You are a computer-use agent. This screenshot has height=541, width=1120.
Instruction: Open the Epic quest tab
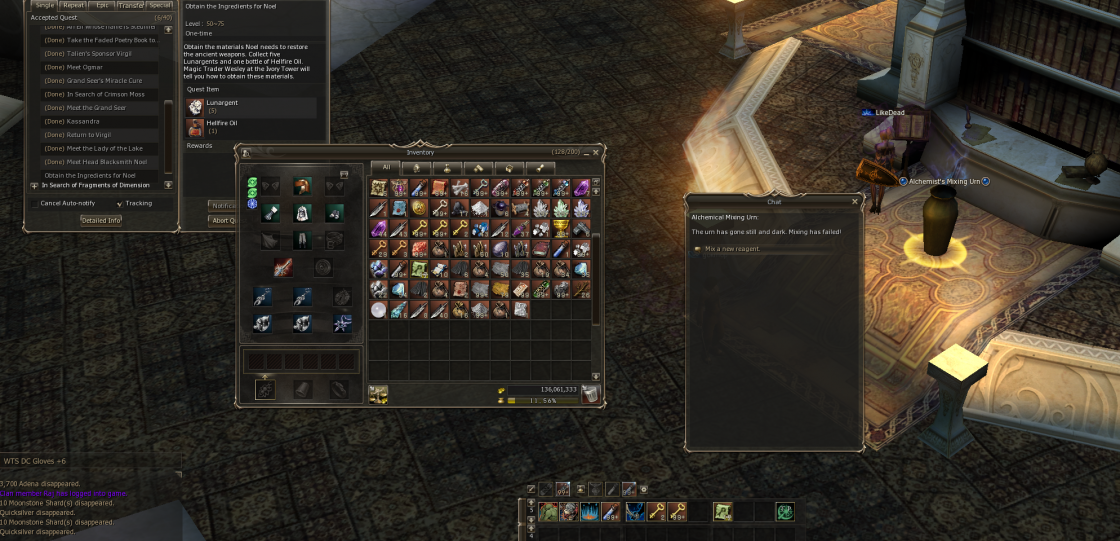103,5
